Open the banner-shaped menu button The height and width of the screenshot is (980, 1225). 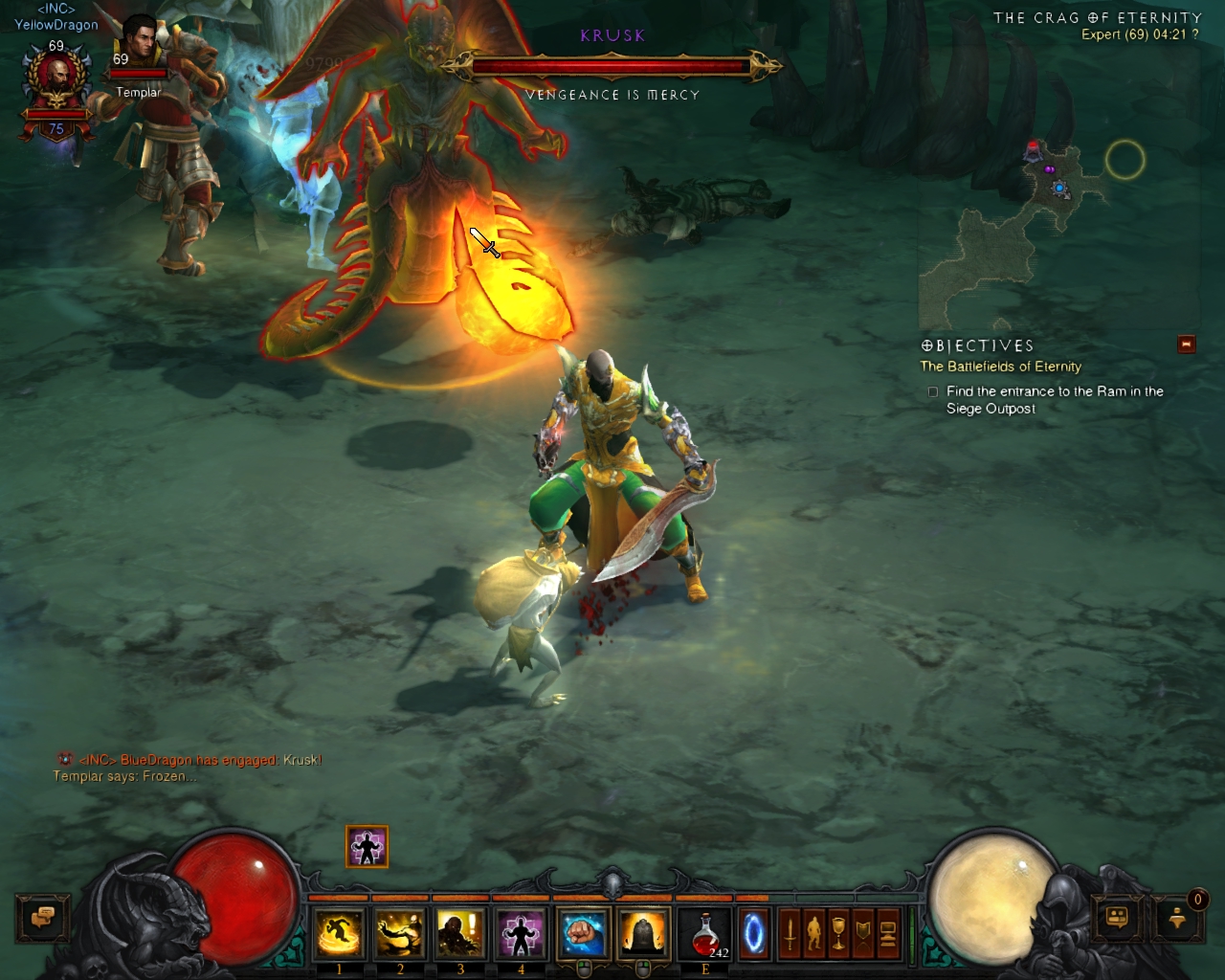(x=863, y=933)
